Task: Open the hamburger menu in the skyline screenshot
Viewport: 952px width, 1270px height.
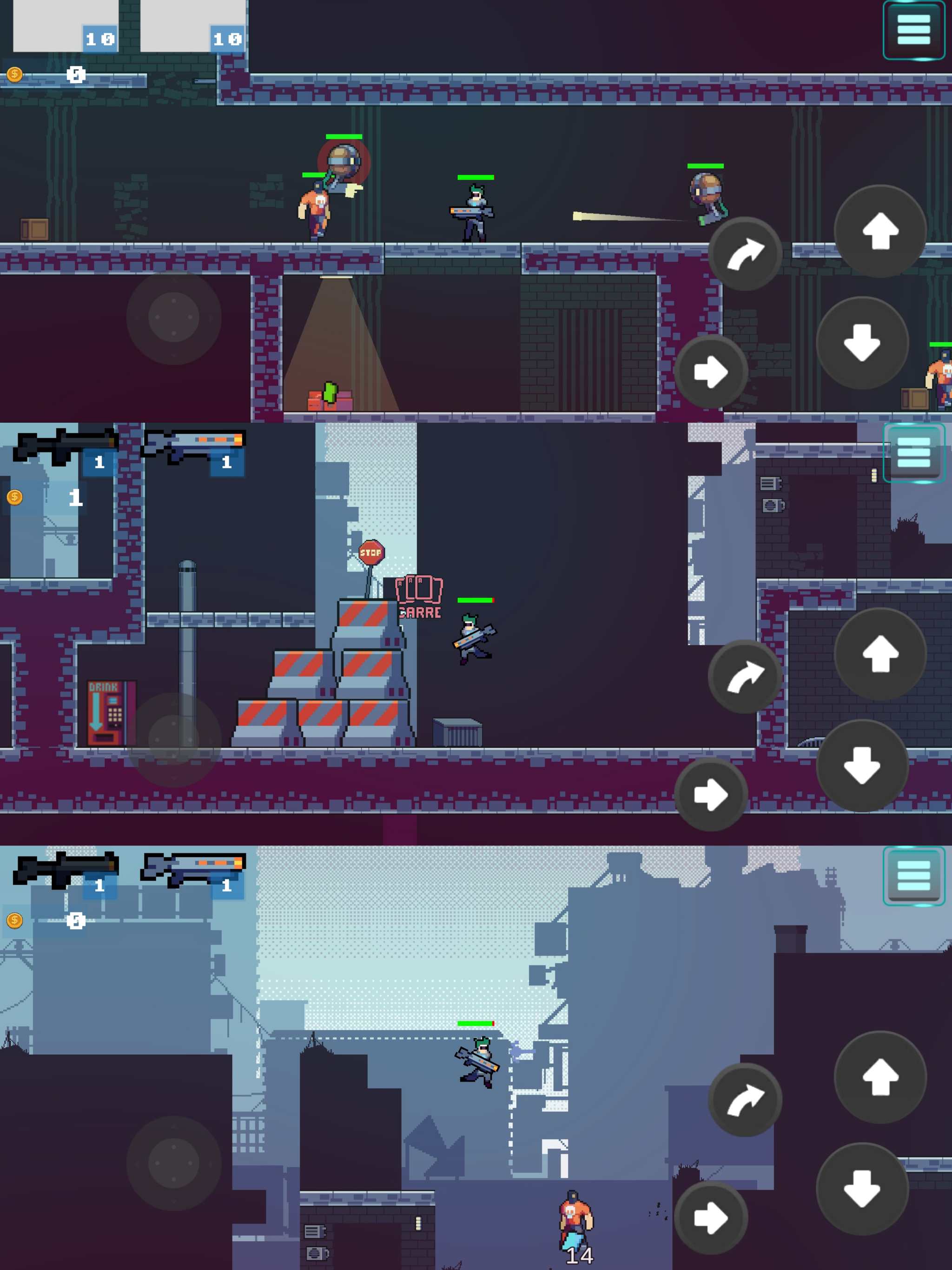Action: pyautogui.click(x=913, y=876)
